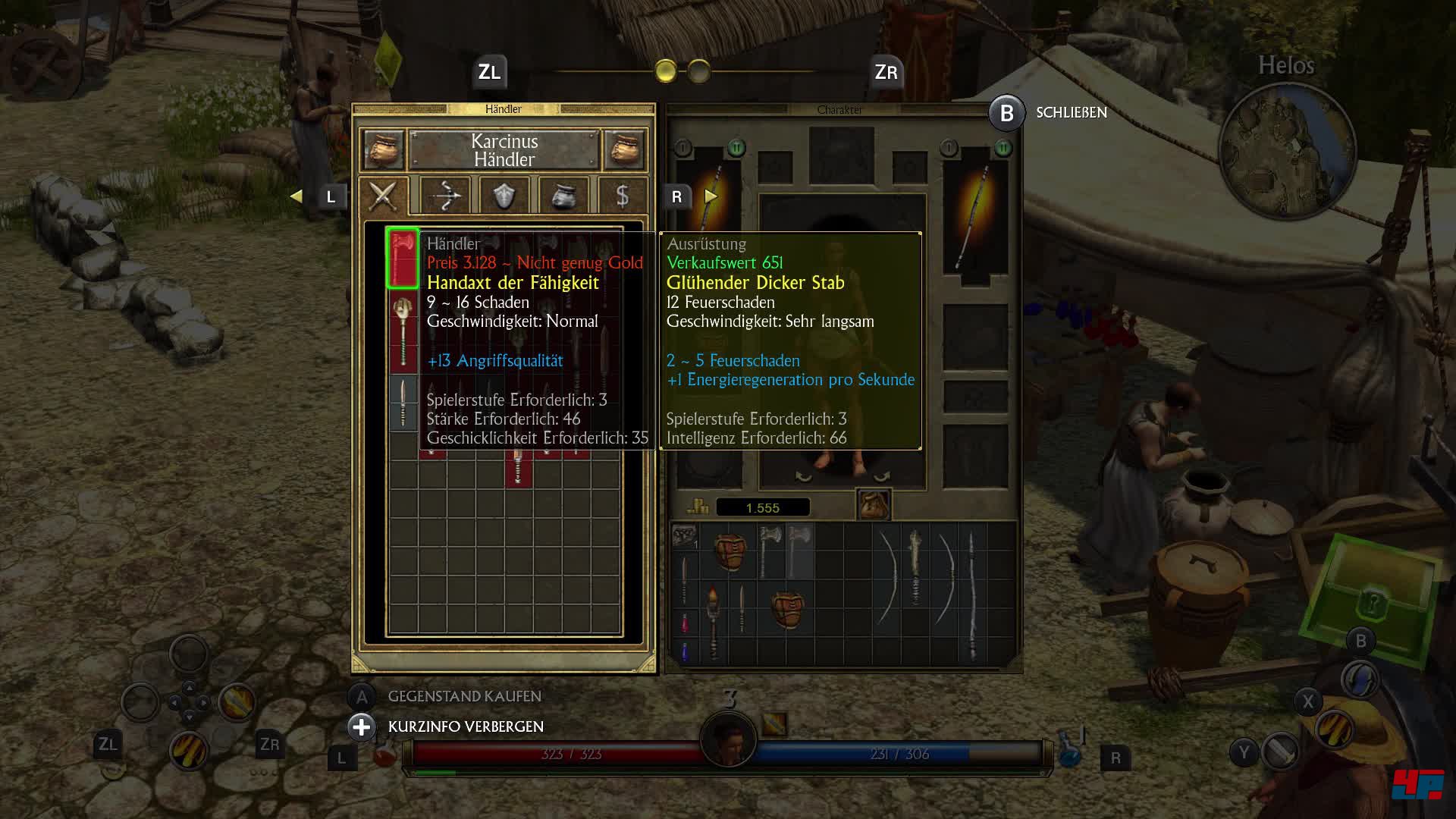Switch to the crossed swords melee tab

[383, 196]
